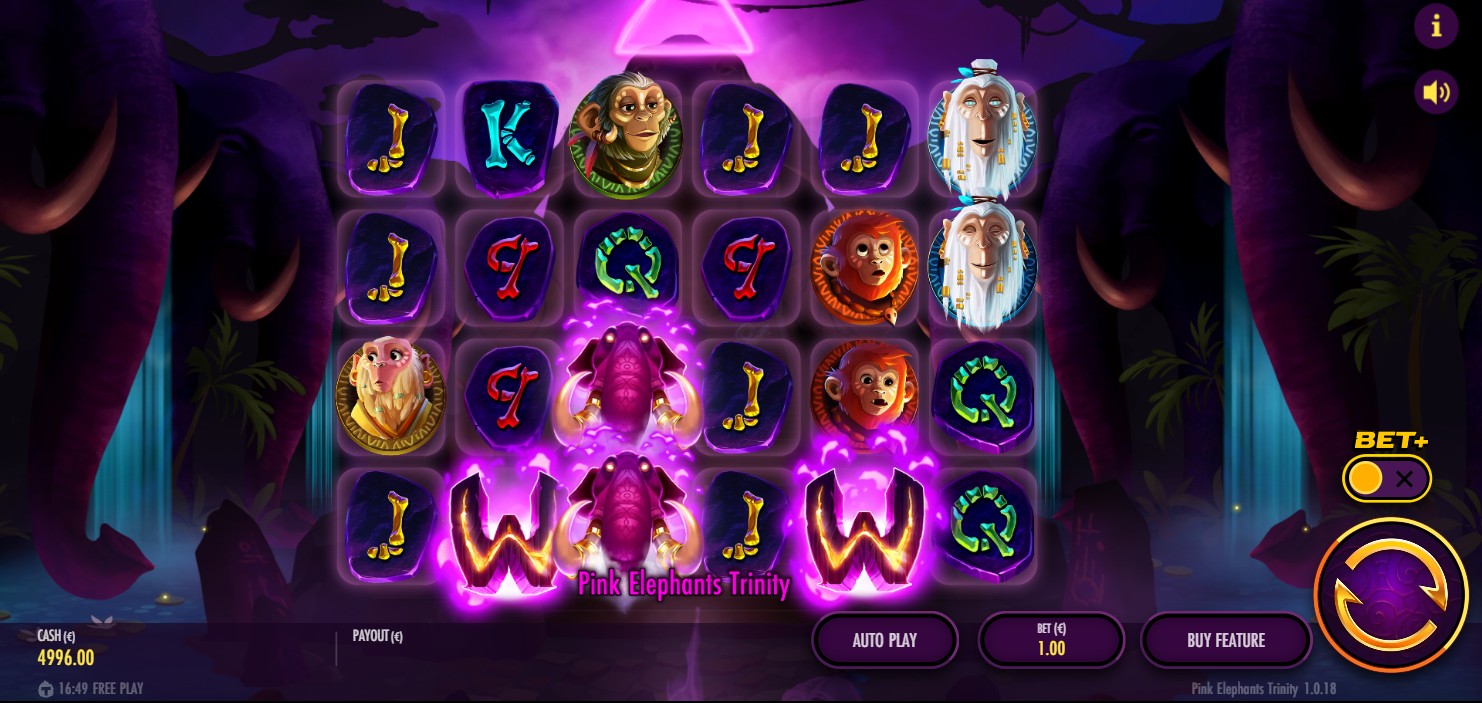The image size is (1482, 703).
Task: Change the bet amount of 1.00
Action: 1051,640
